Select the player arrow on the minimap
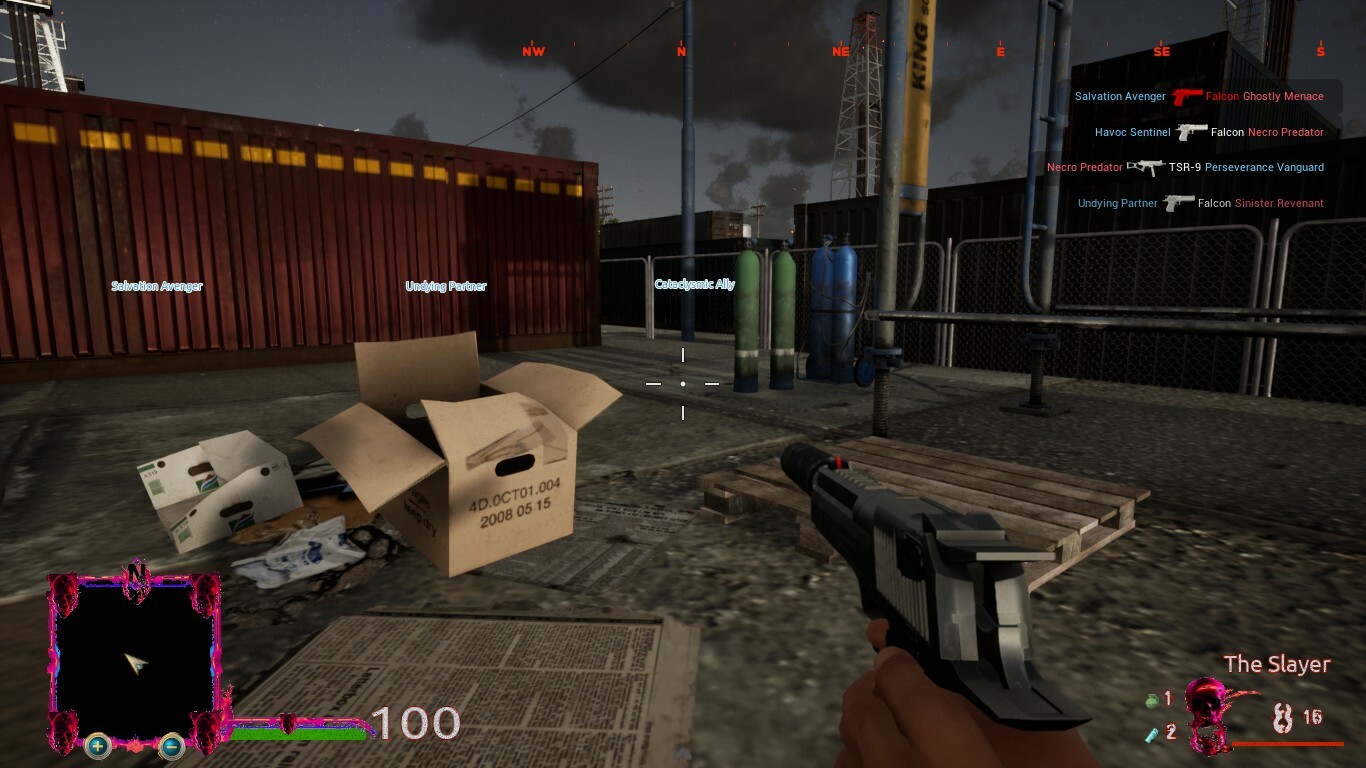Image resolution: width=1366 pixels, height=768 pixels. point(134,661)
